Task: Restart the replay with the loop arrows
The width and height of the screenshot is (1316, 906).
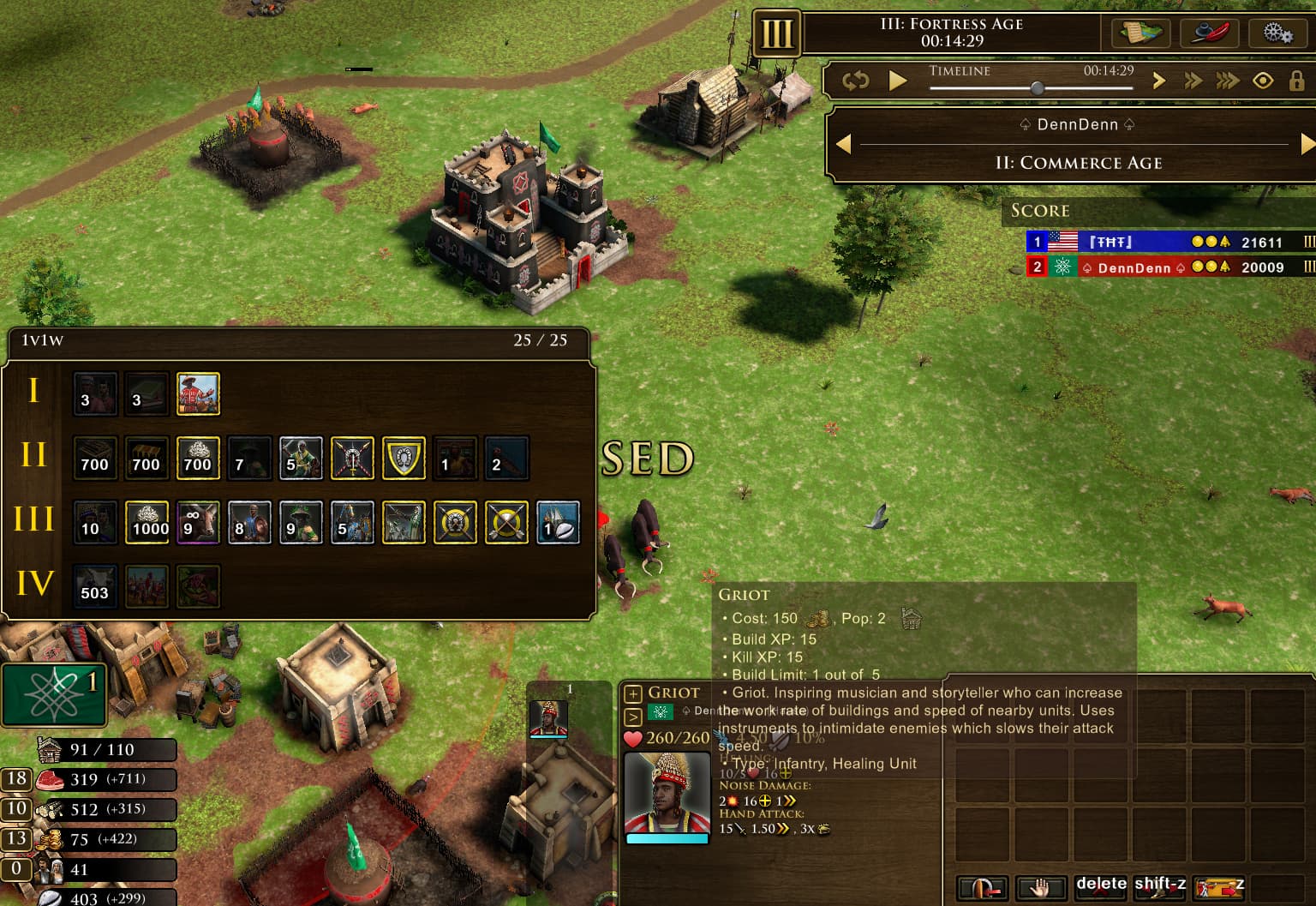Action: point(855,81)
